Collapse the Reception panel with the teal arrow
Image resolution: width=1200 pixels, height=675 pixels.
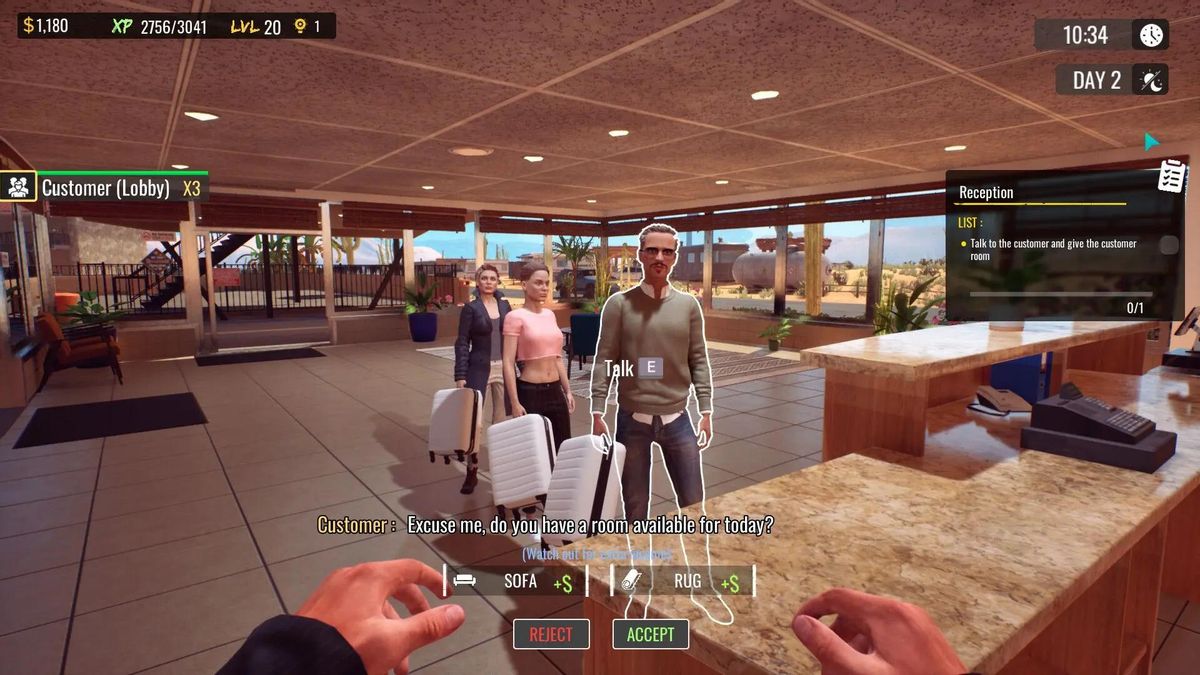(x=1152, y=142)
